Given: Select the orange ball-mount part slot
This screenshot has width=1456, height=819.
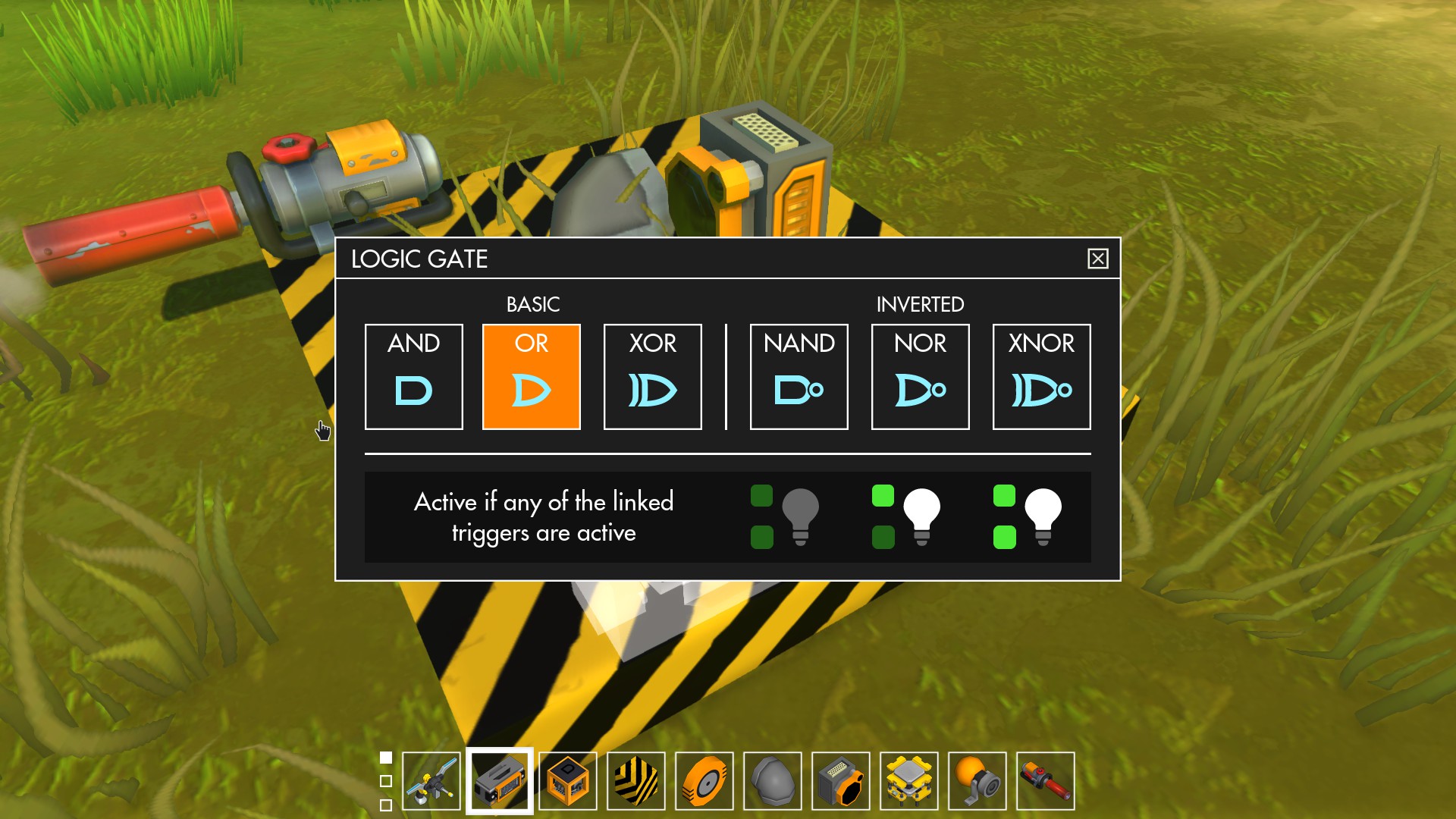Looking at the screenshot, I should coord(977,781).
